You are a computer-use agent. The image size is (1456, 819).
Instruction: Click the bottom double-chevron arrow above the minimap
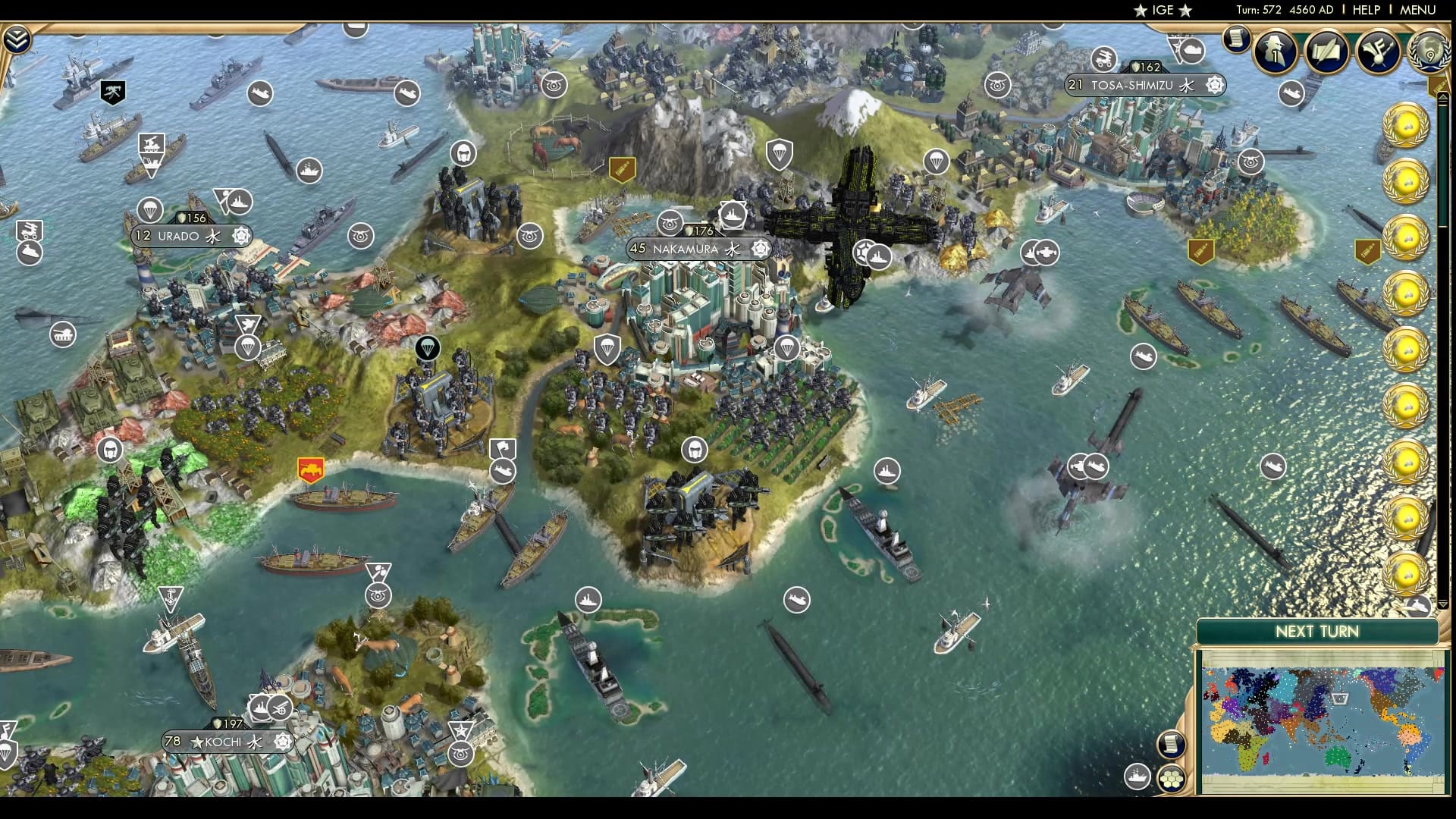(1442, 605)
